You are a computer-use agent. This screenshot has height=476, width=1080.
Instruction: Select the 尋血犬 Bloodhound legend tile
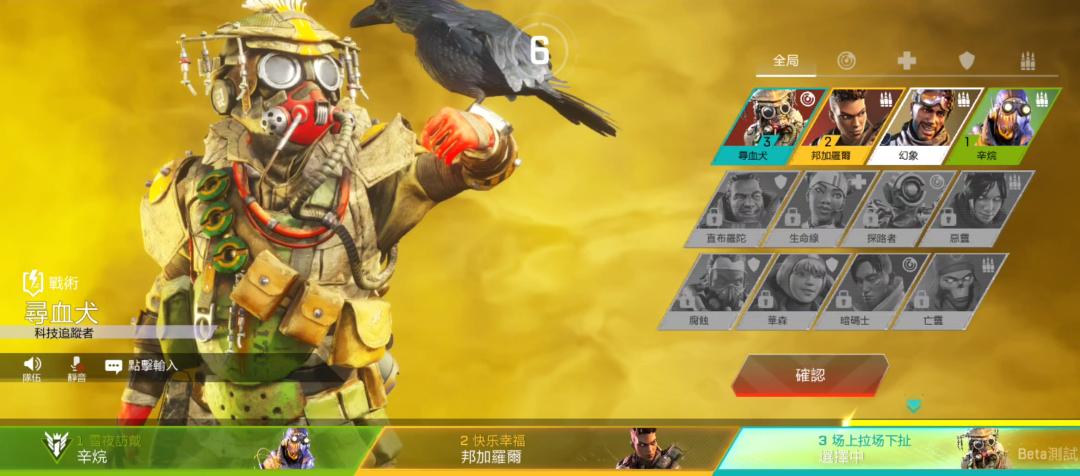click(x=770, y=125)
